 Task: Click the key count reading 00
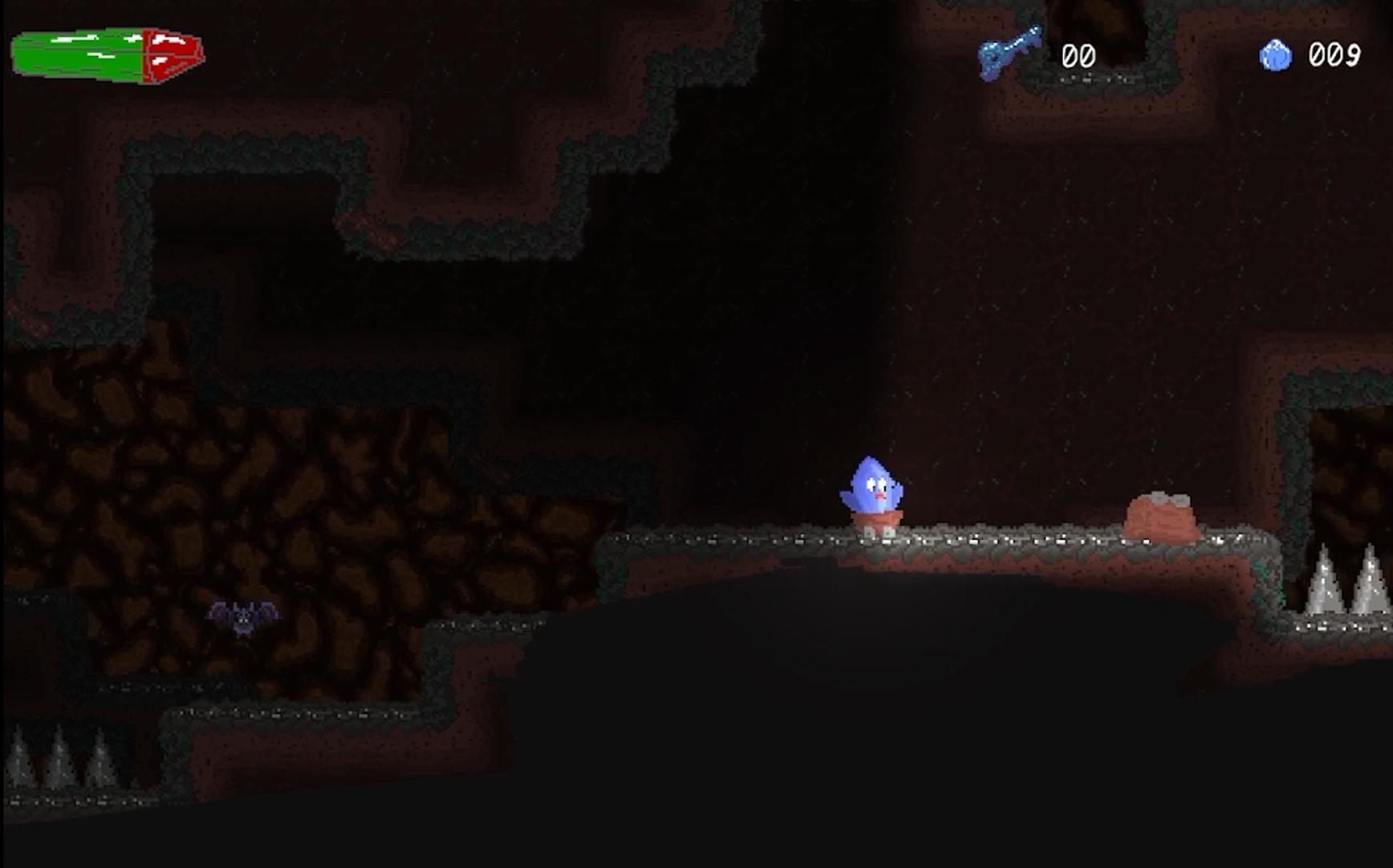click(x=1079, y=56)
